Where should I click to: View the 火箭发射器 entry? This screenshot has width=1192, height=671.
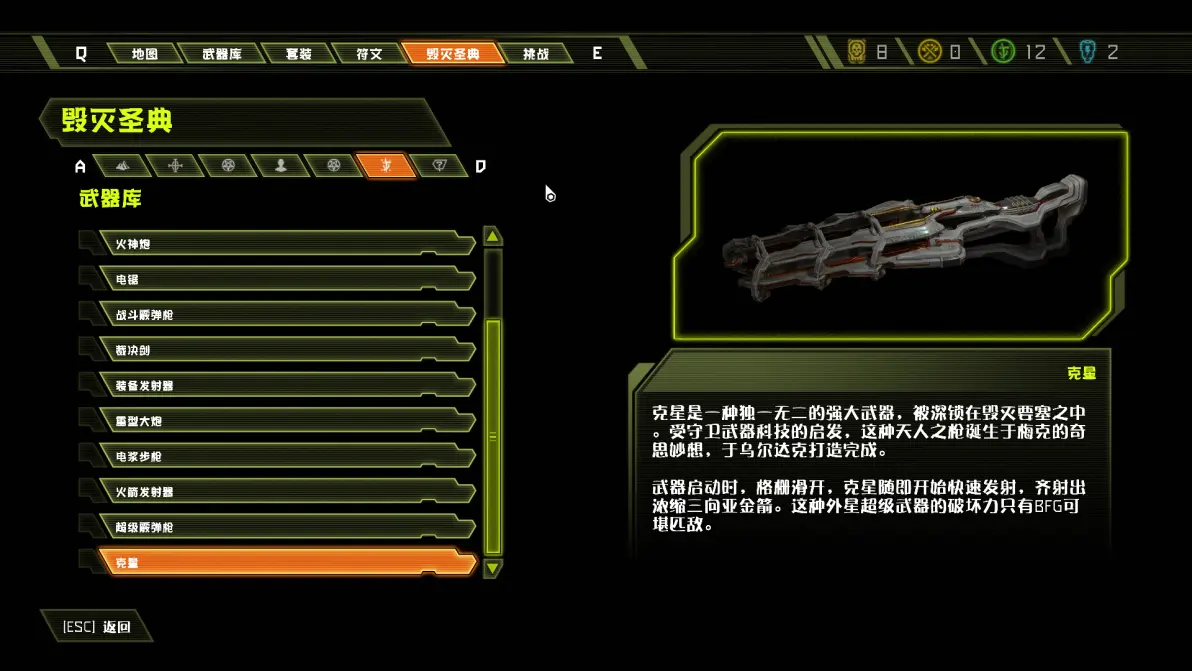285,492
